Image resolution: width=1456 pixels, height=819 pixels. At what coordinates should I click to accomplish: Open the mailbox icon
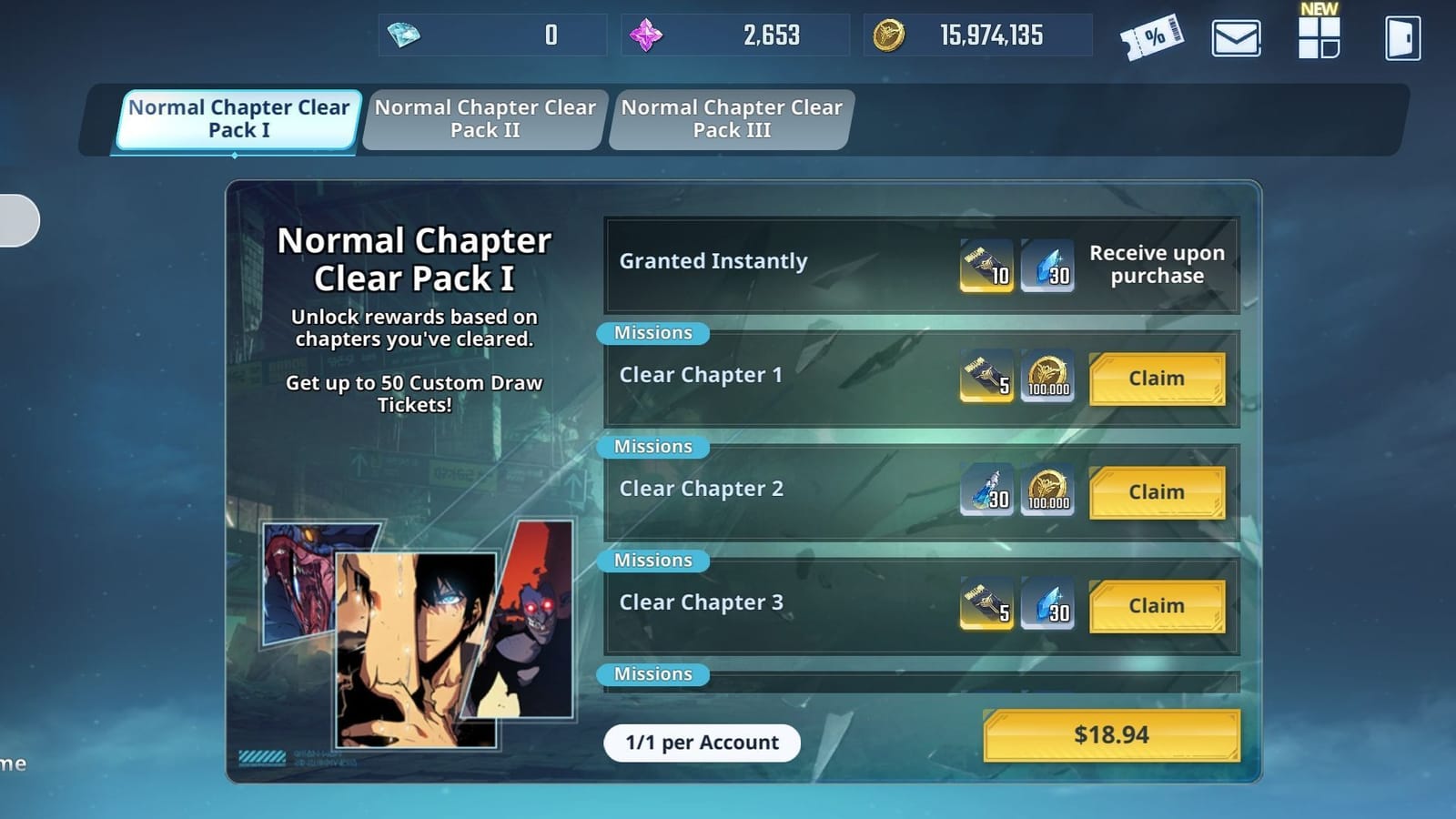(1235, 36)
